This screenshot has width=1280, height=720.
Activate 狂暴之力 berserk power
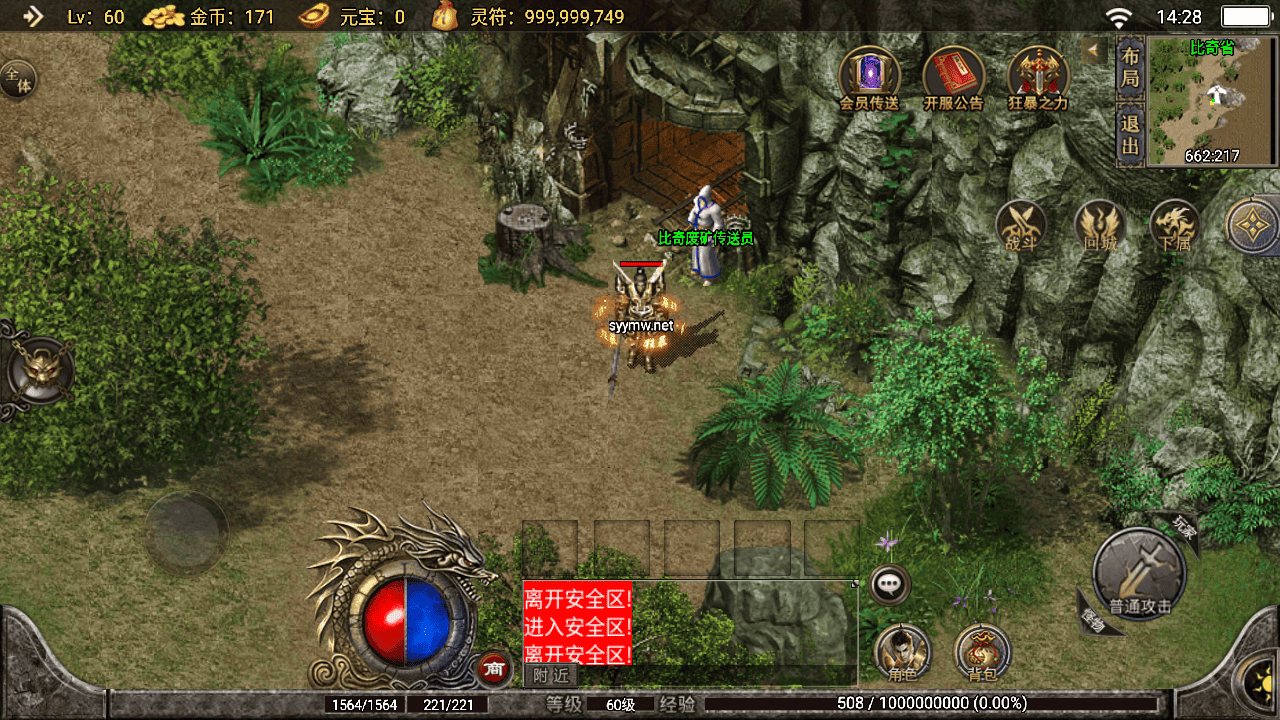[1038, 75]
